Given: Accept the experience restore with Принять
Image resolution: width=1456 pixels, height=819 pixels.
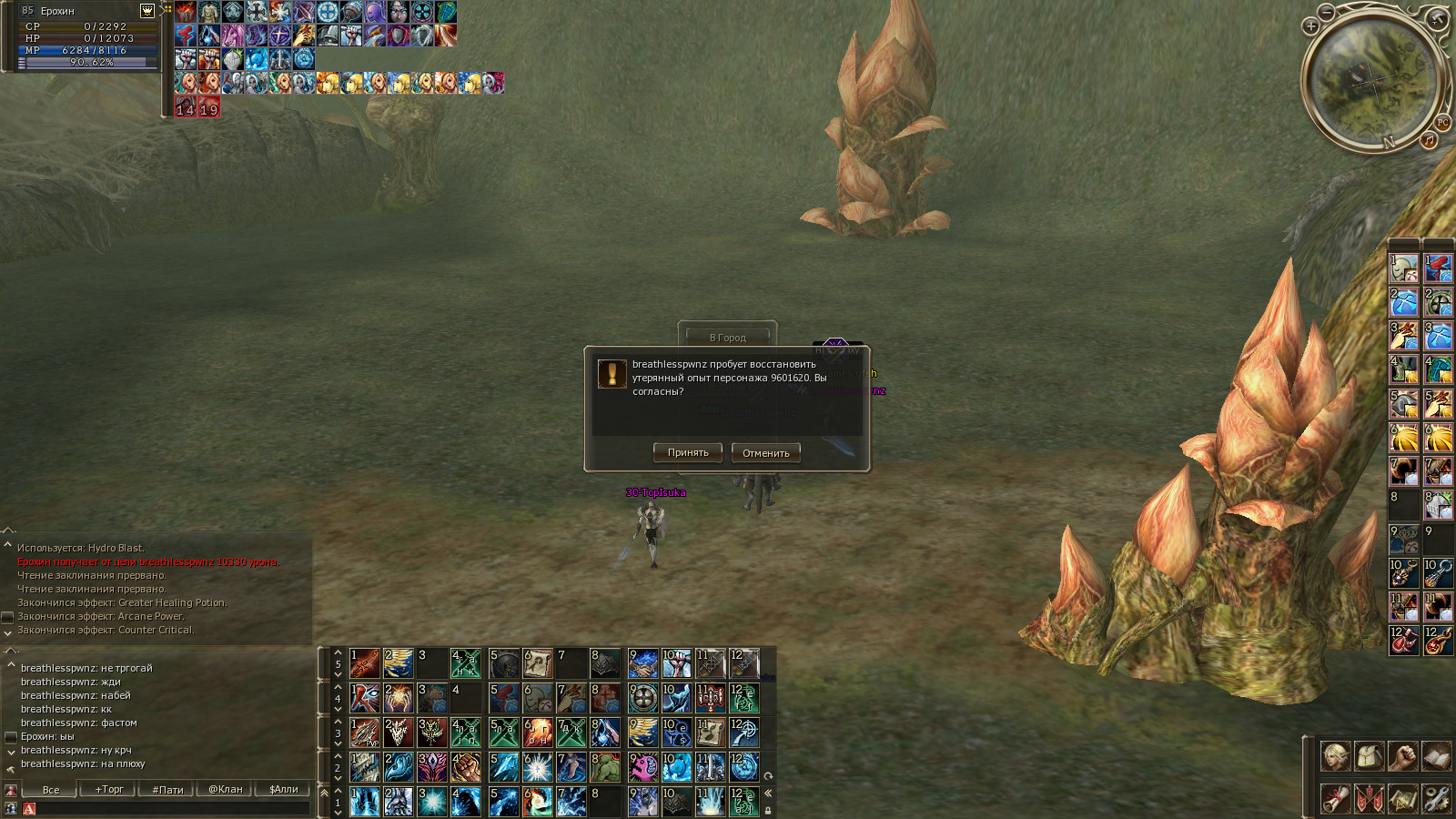Looking at the screenshot, I should point(688,452).
